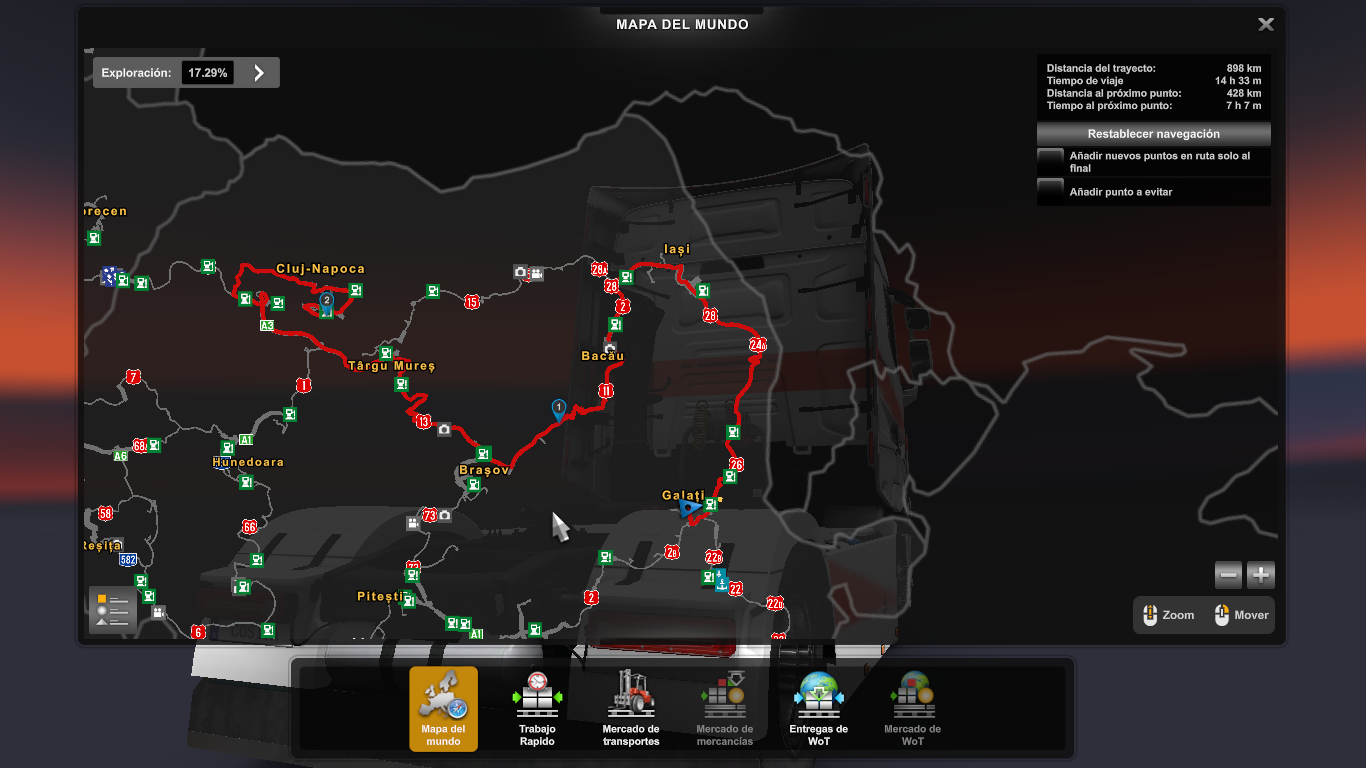Zoom out the map with minus button

tap(1229, 575)
